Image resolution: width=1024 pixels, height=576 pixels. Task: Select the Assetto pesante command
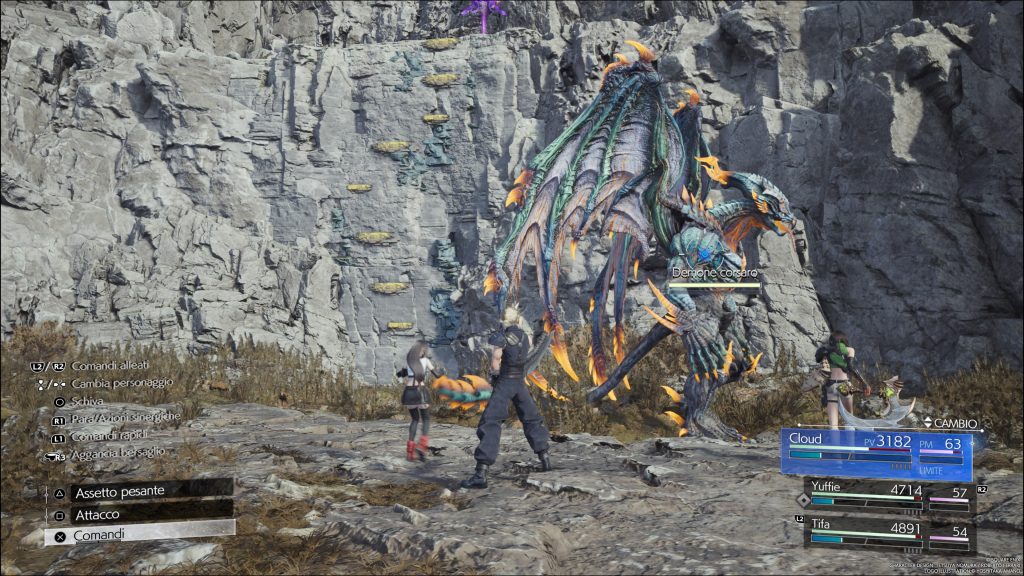pyautogui.click(x=138, y=491)
